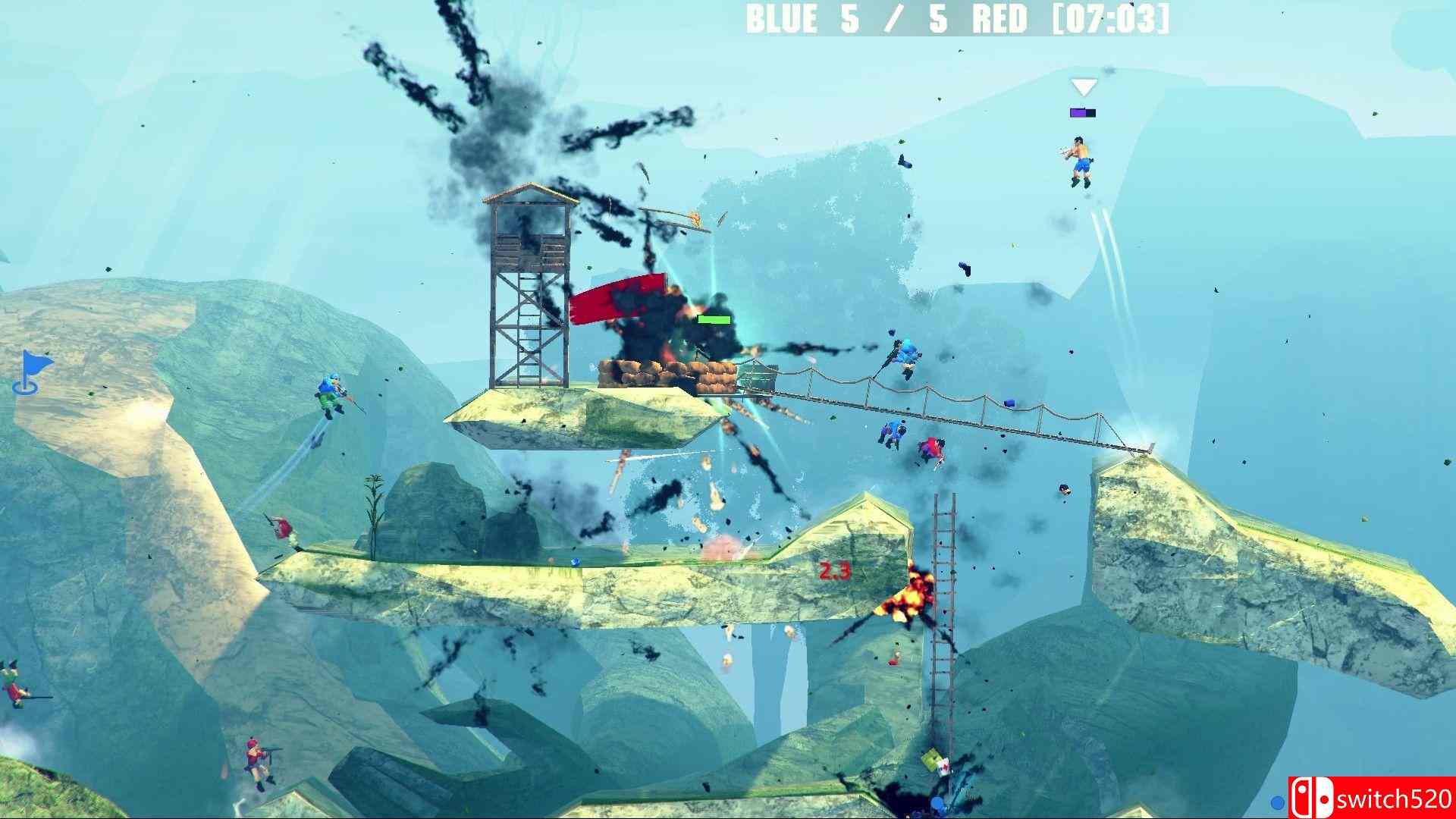Click the purple health bar below the triangle marker
The height and width of the screenshot is (819, 1456).
click(x=1083, y=111)
